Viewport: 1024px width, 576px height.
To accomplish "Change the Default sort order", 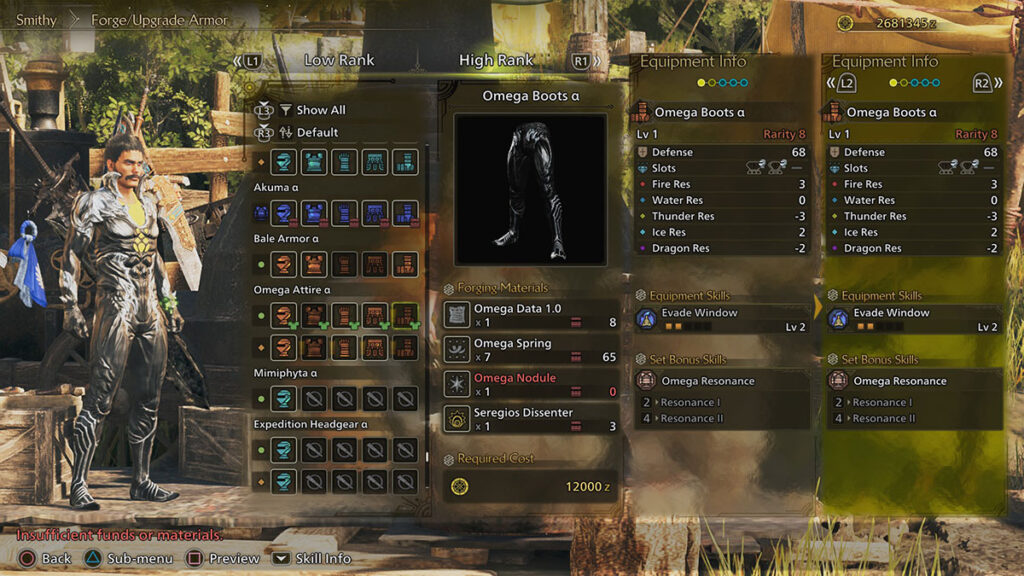I will point(317,132).
